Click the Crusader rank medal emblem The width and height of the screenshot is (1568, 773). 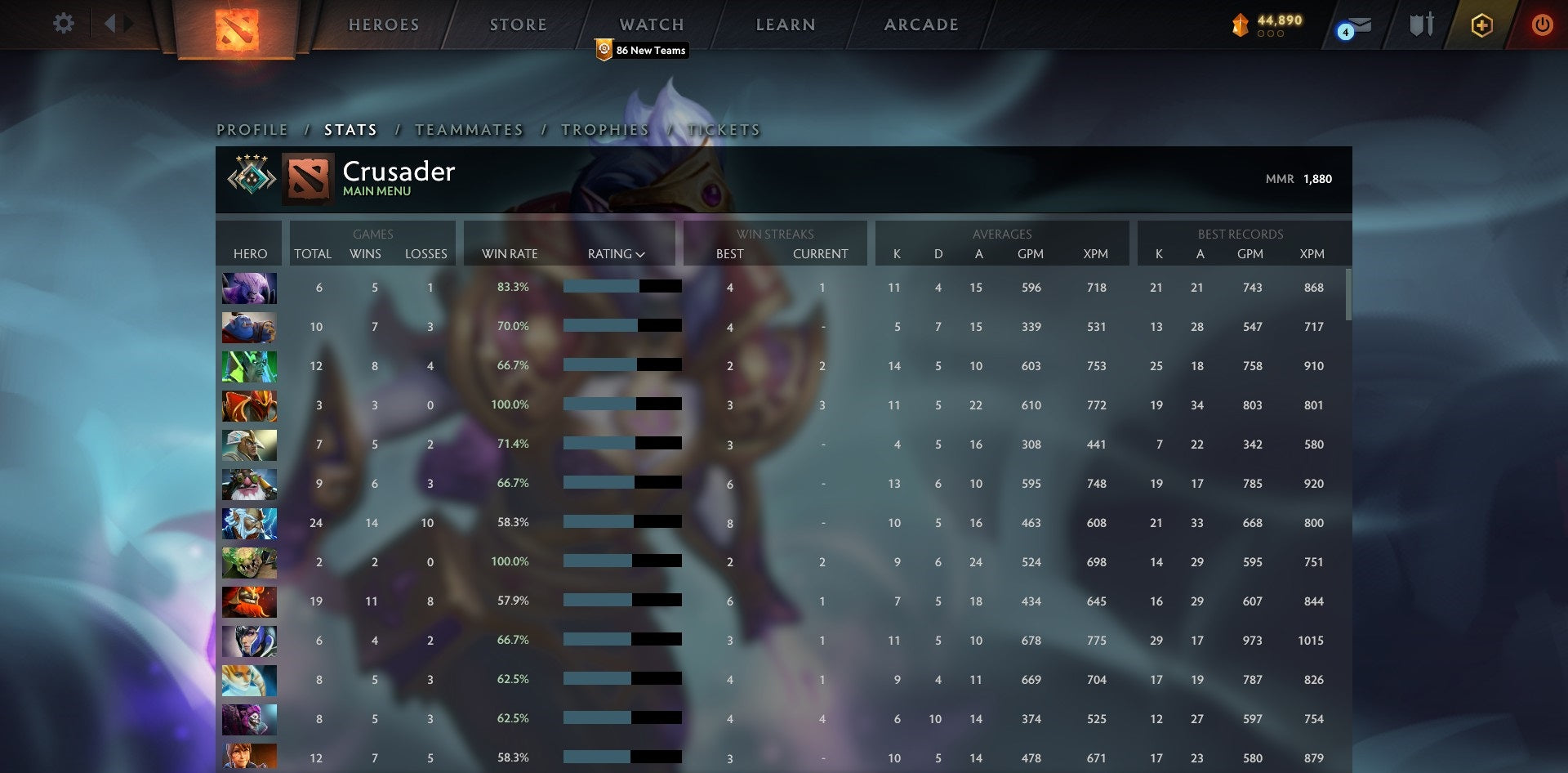[252, 177]
